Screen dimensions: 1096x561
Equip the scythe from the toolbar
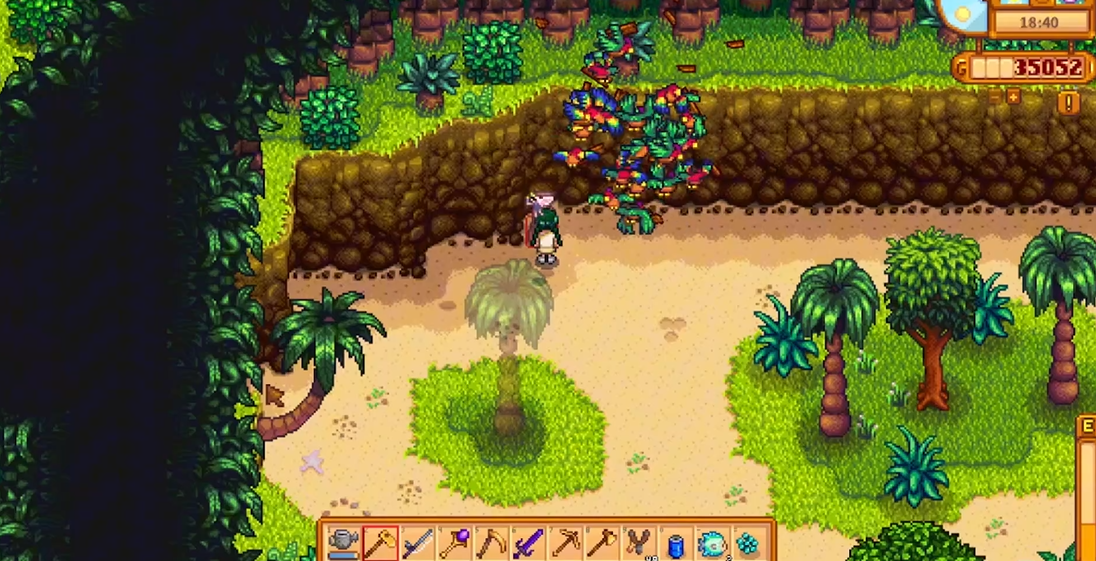click(x=491, y=543)
